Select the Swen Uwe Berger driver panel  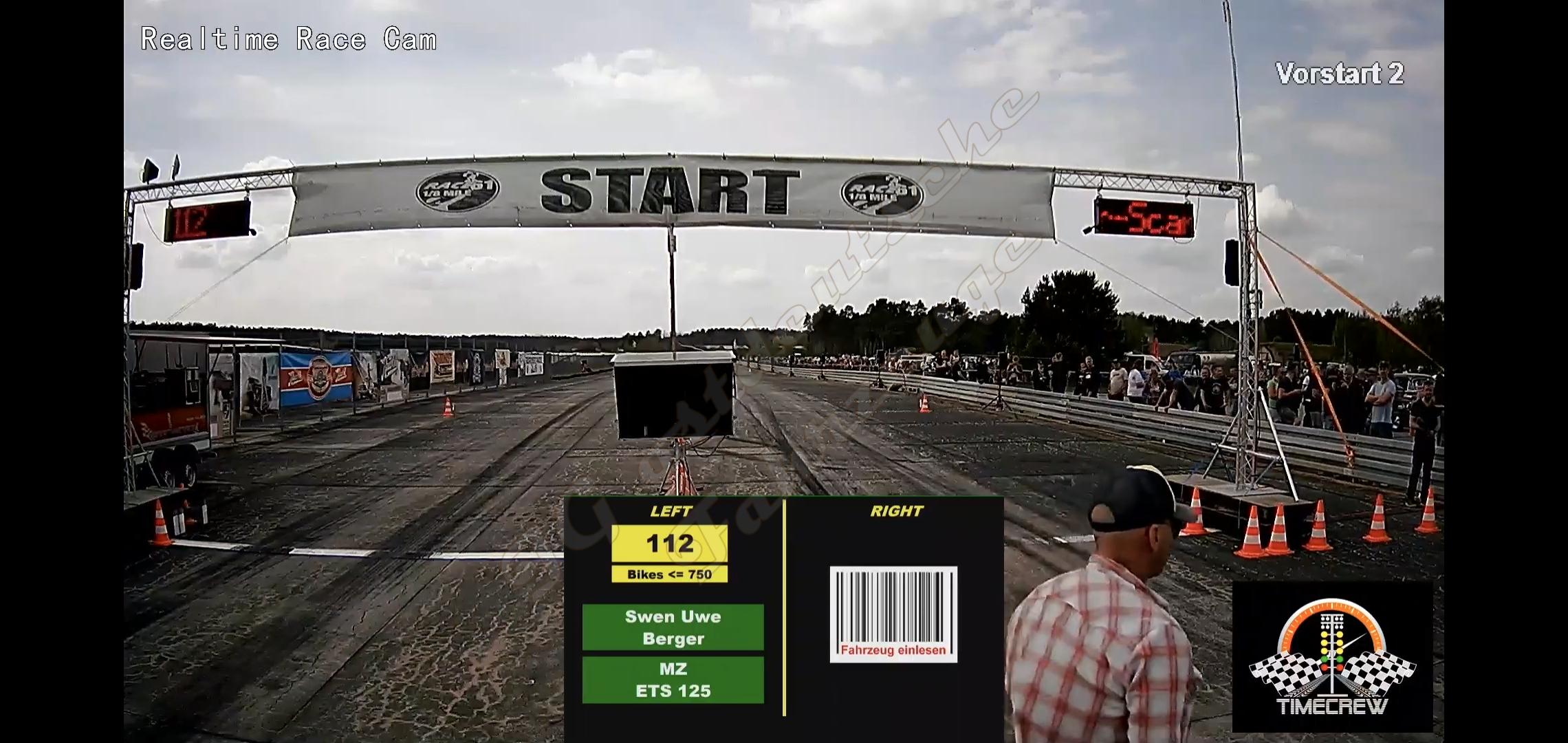tap(673, 627)
